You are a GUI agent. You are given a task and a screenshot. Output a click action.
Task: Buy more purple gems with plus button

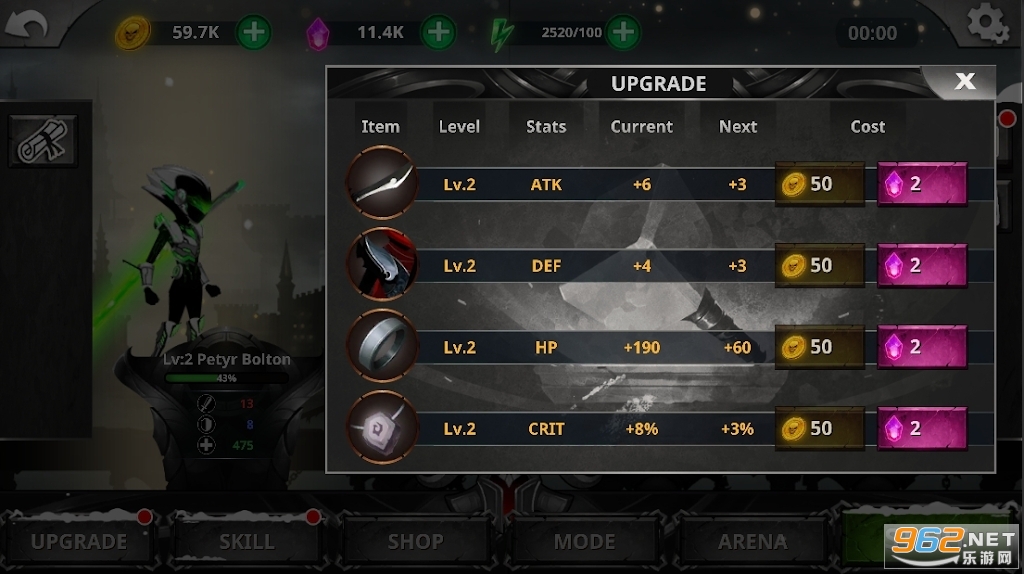pyautogui.click(x=438, y=32)
